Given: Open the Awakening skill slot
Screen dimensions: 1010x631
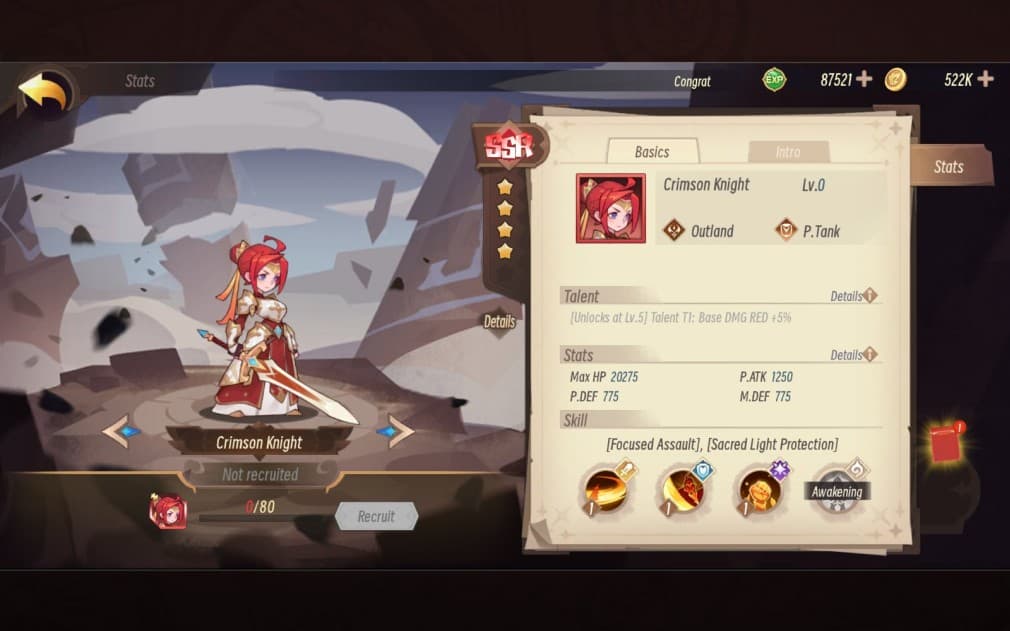Looking at the screenshot, I should point(836,490).
